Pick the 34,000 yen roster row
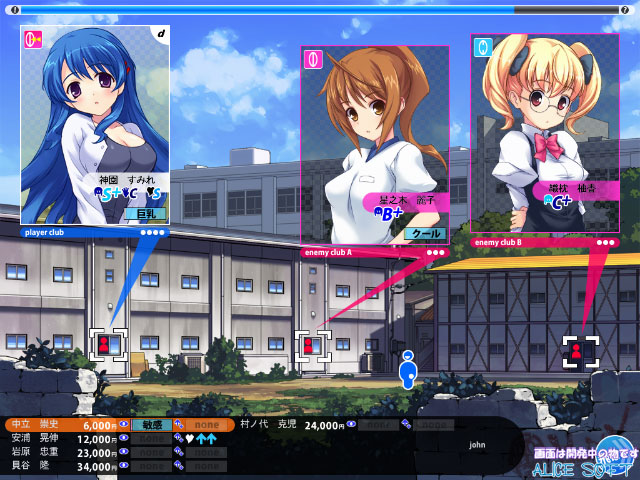 tap(62, 466)
